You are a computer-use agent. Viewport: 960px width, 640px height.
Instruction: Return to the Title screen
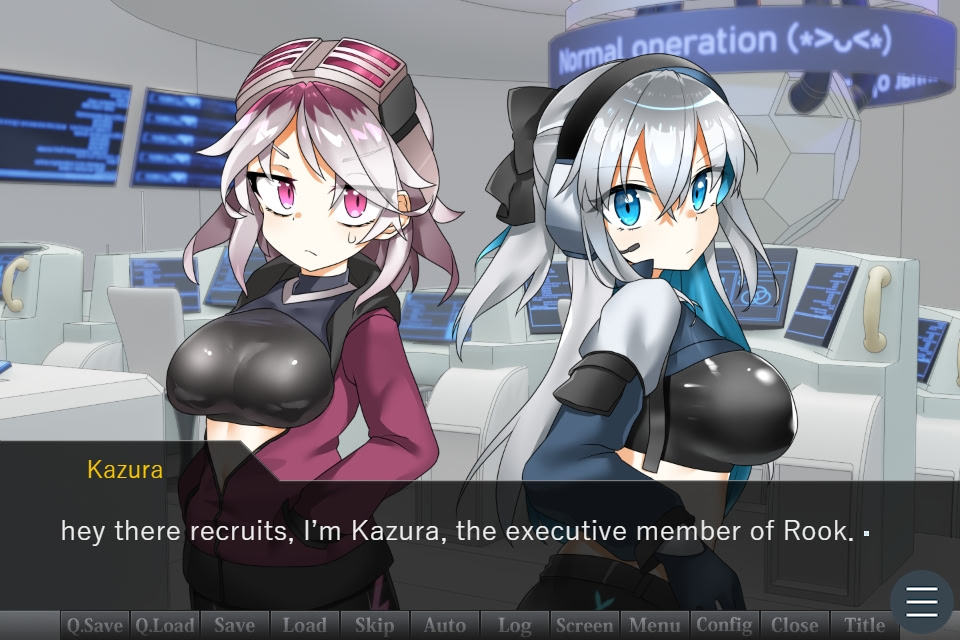pos(865,626)
